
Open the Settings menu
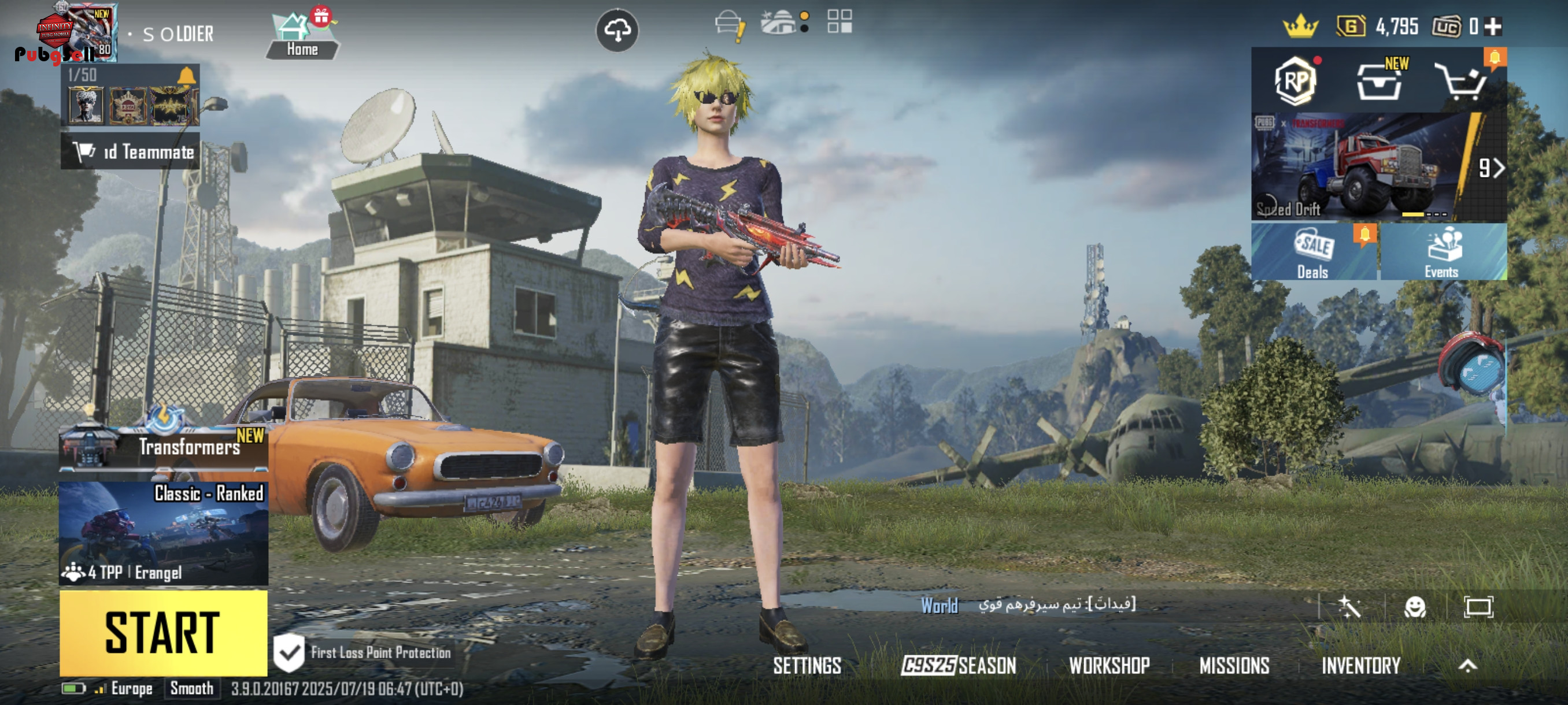pyautogui.click(x=807, y=666)
